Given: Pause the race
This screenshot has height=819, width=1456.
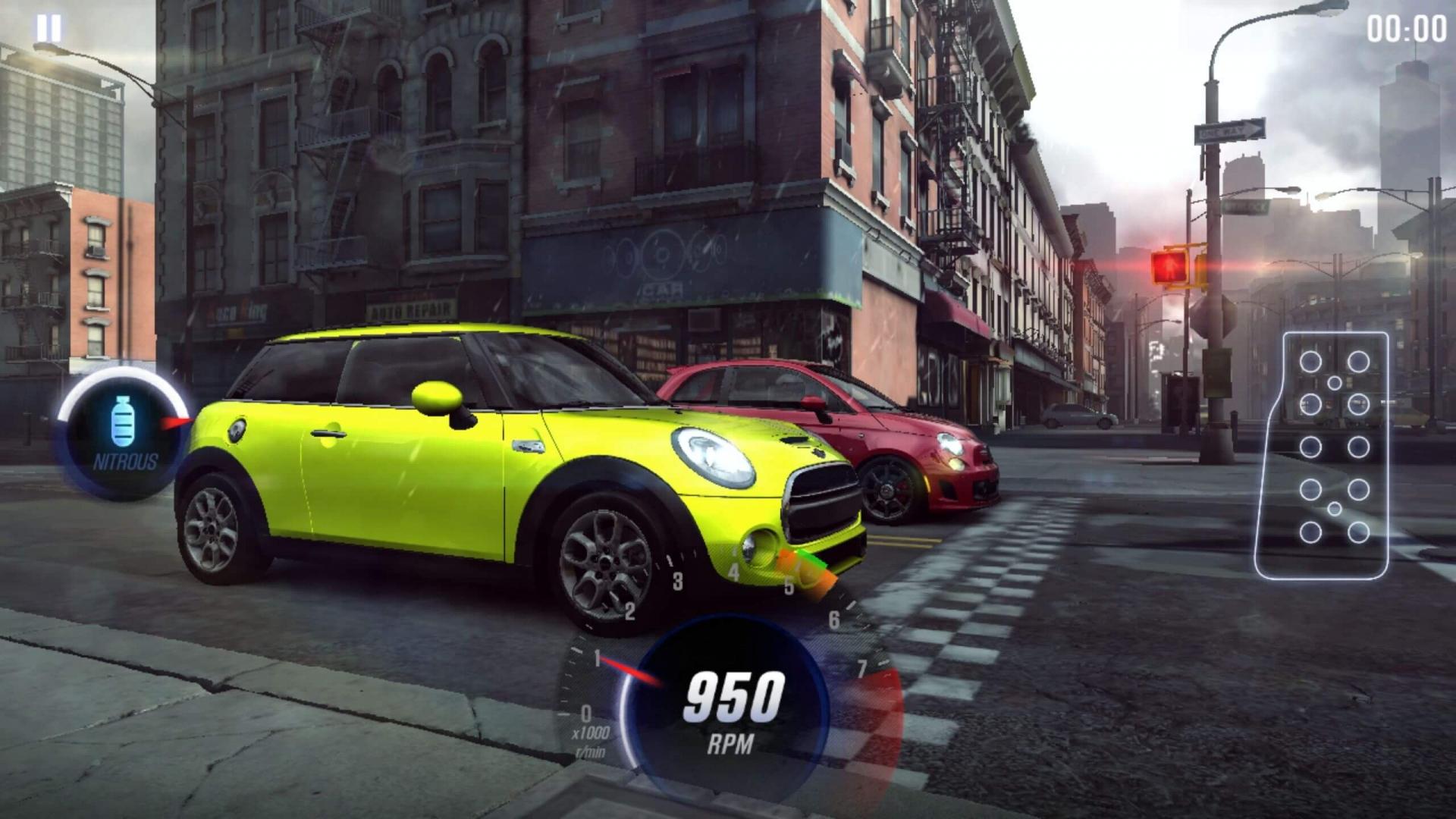Looking at the screenshot, I should (x=49, y=29).
